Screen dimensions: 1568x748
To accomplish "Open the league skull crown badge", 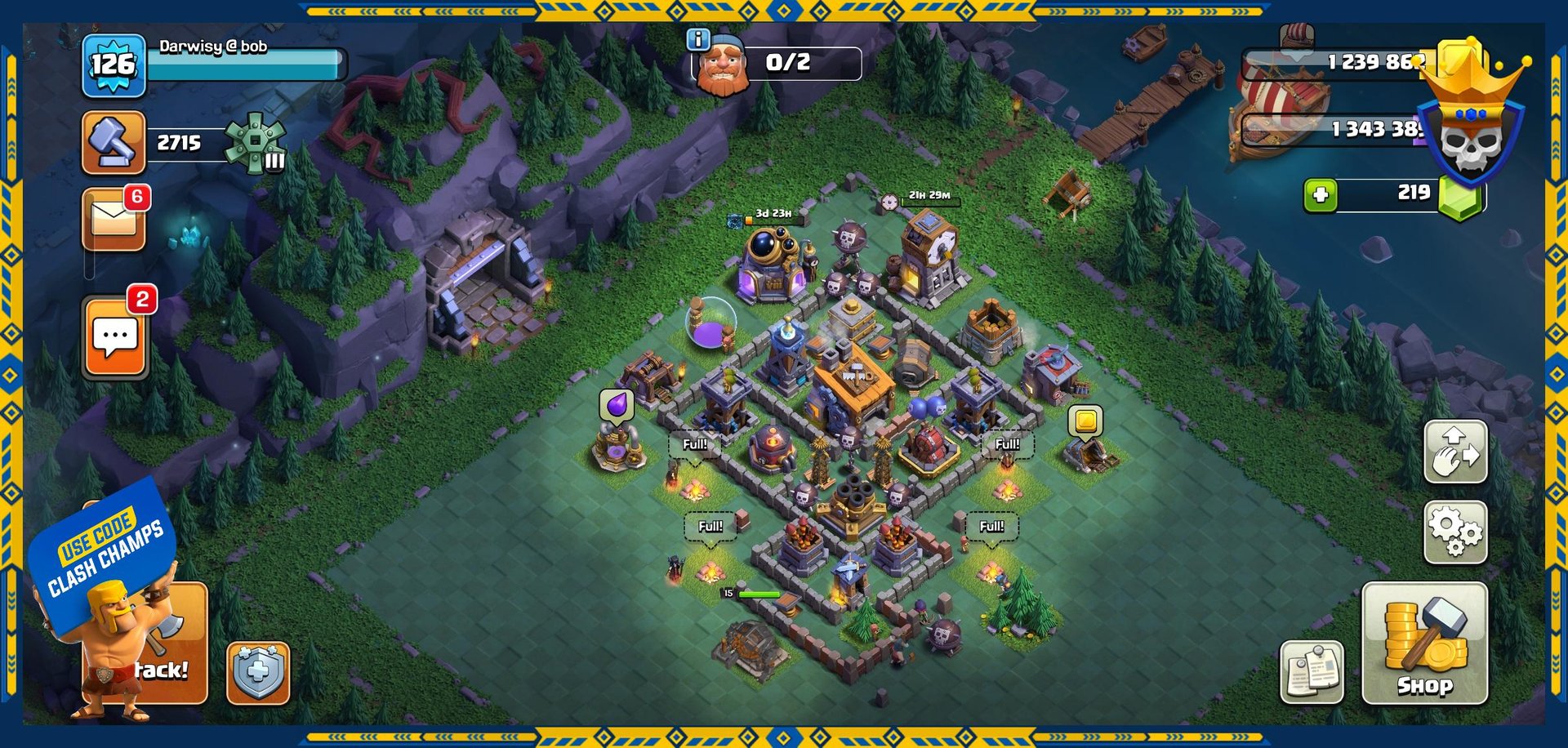I will pyautogui.click(x=1470, y=122).
